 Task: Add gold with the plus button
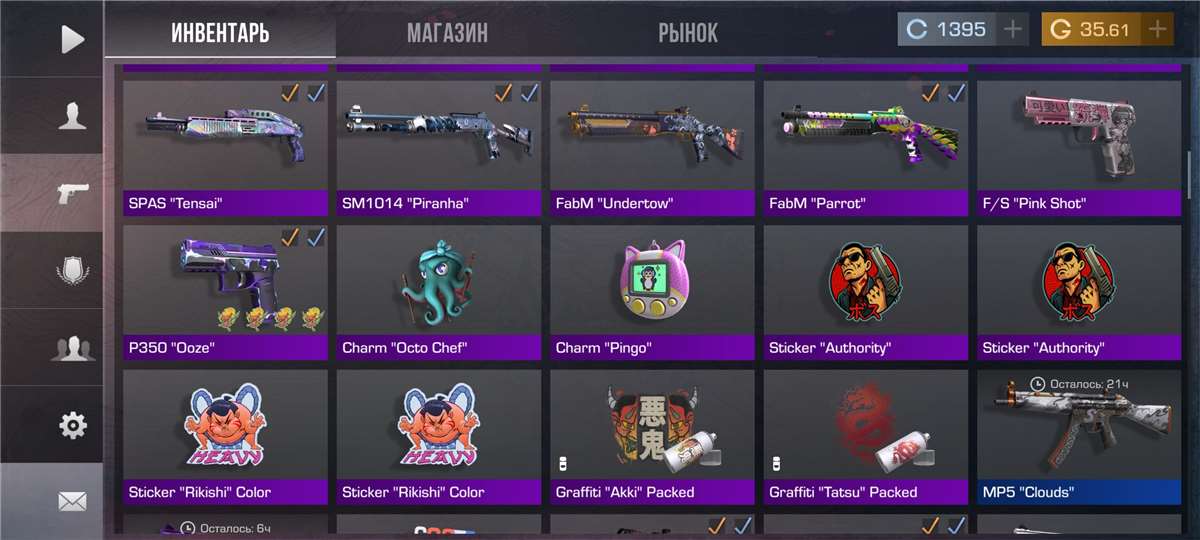(1157, 29)
